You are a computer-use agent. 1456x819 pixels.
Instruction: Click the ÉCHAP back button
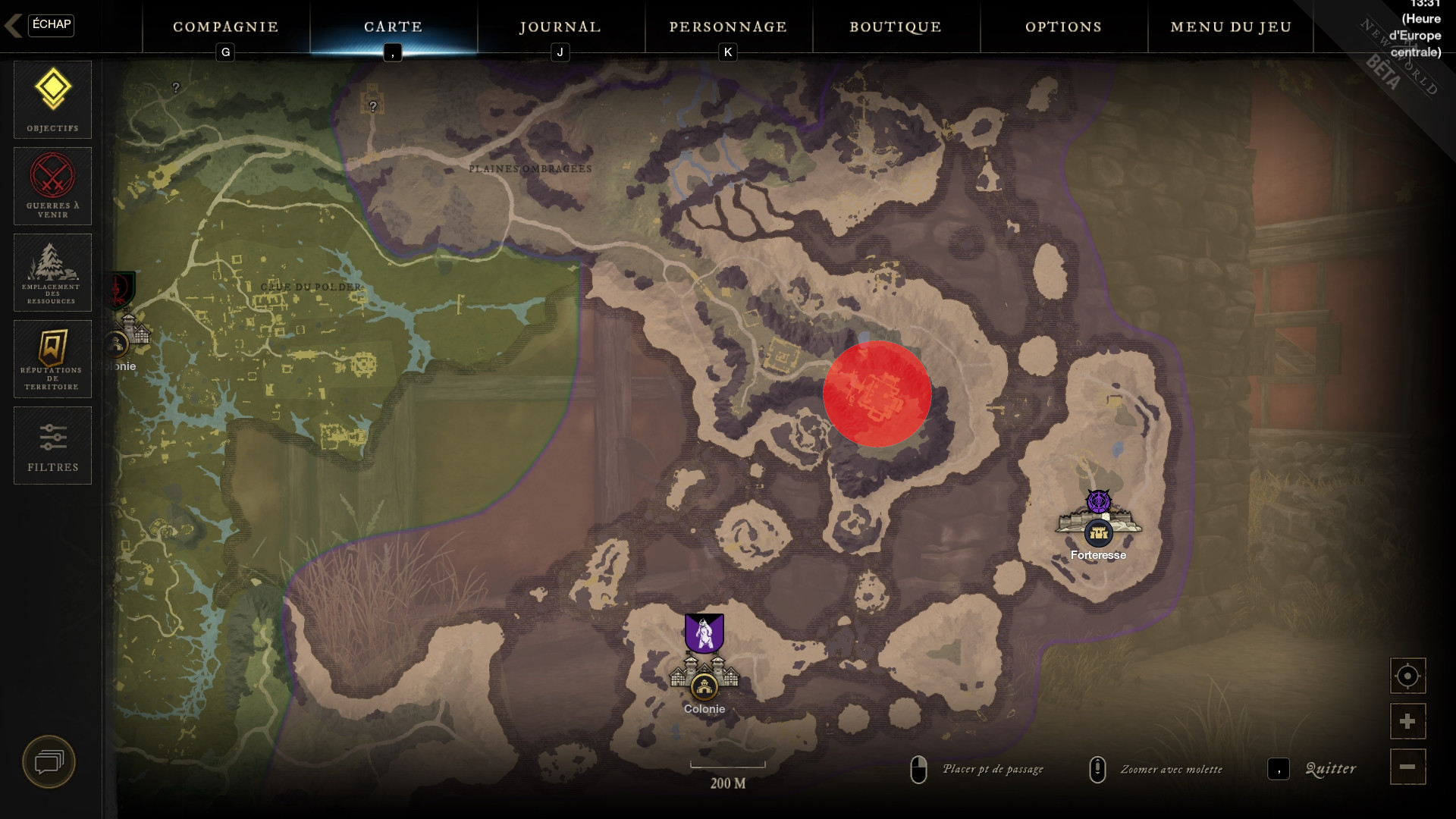(x=50, y=25)
